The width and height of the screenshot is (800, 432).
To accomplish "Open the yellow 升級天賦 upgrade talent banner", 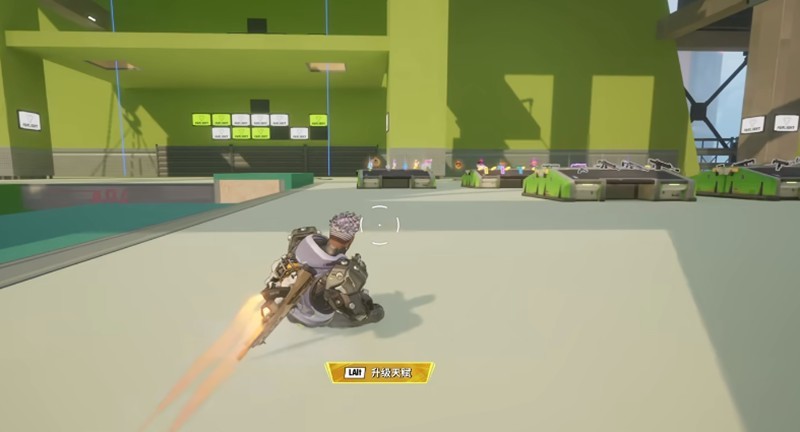I will click(x=380, y=373).
